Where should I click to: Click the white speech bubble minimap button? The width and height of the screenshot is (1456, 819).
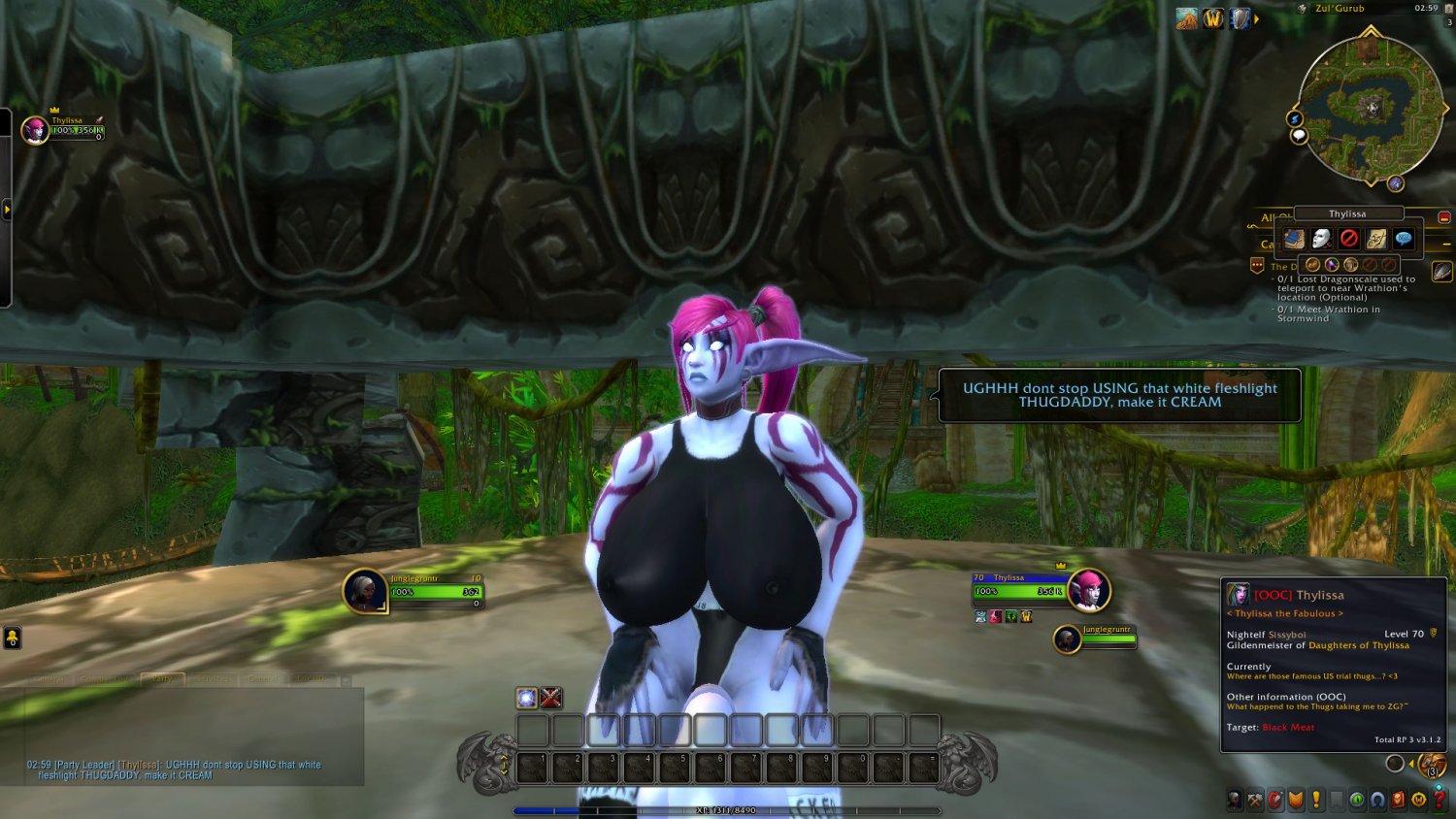point(1299,136)
